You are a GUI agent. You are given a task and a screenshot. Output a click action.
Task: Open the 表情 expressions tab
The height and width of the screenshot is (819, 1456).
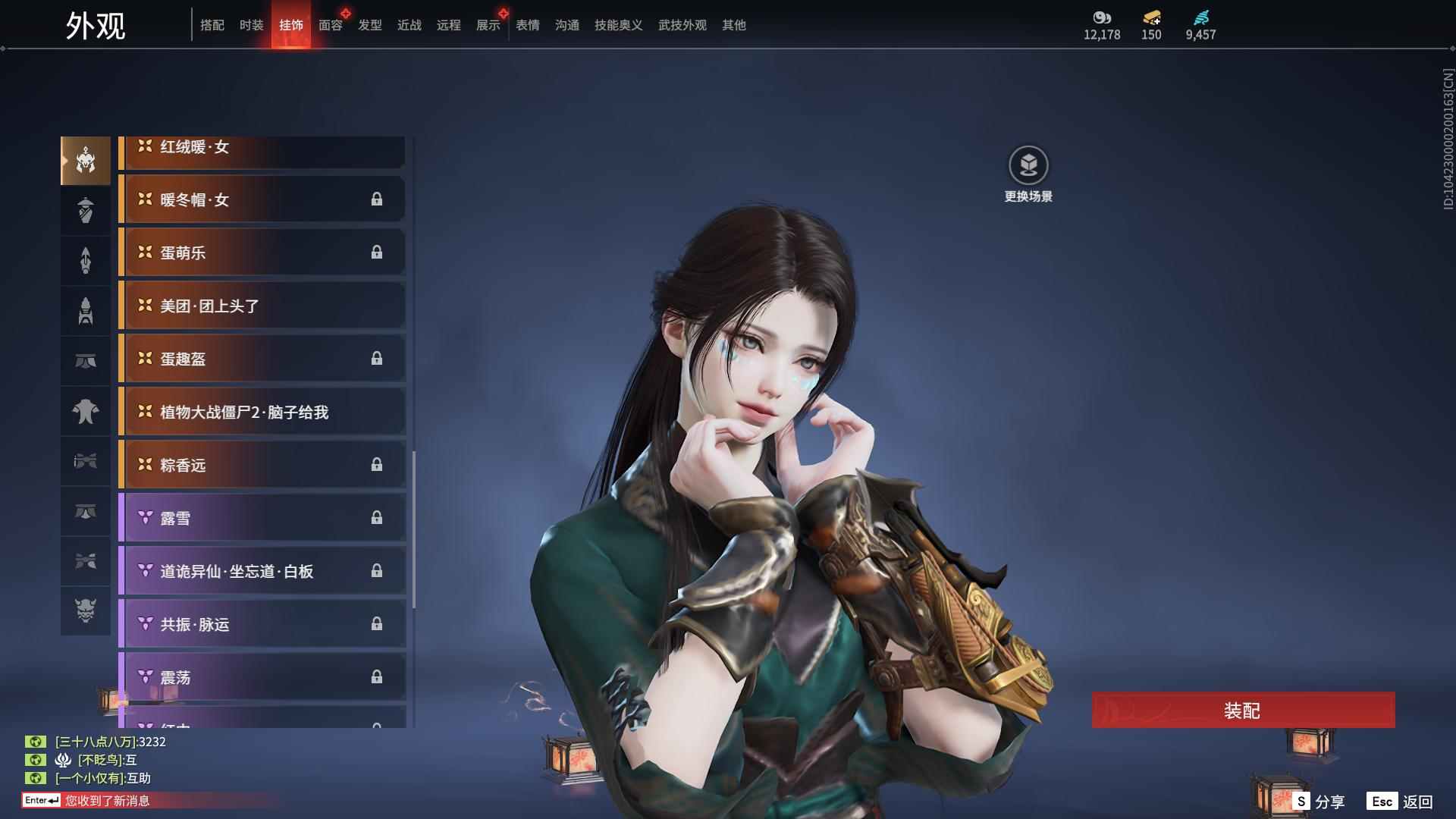[527, 24]
